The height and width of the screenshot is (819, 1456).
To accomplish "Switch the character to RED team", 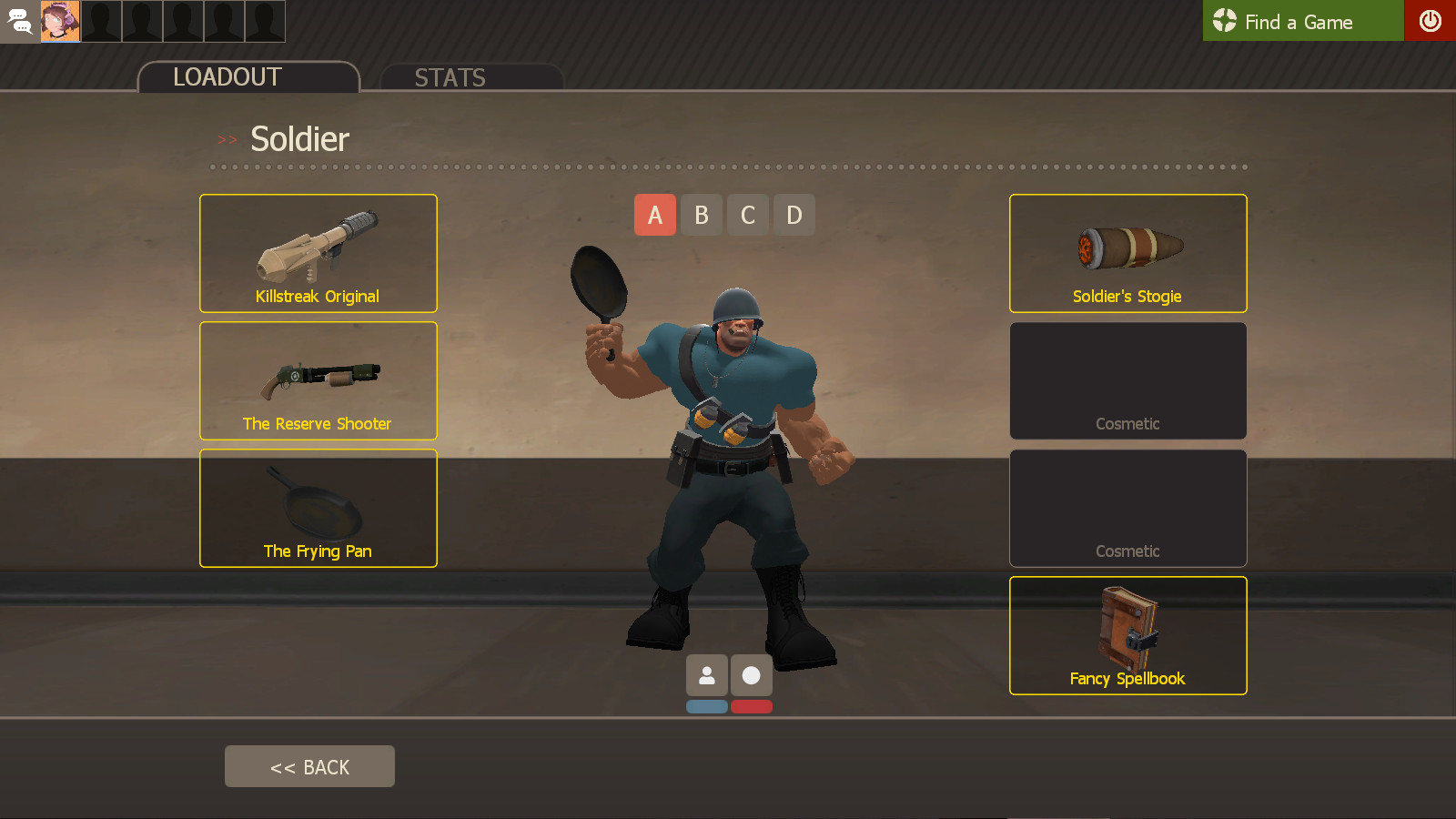I will (x=750, y=706).
